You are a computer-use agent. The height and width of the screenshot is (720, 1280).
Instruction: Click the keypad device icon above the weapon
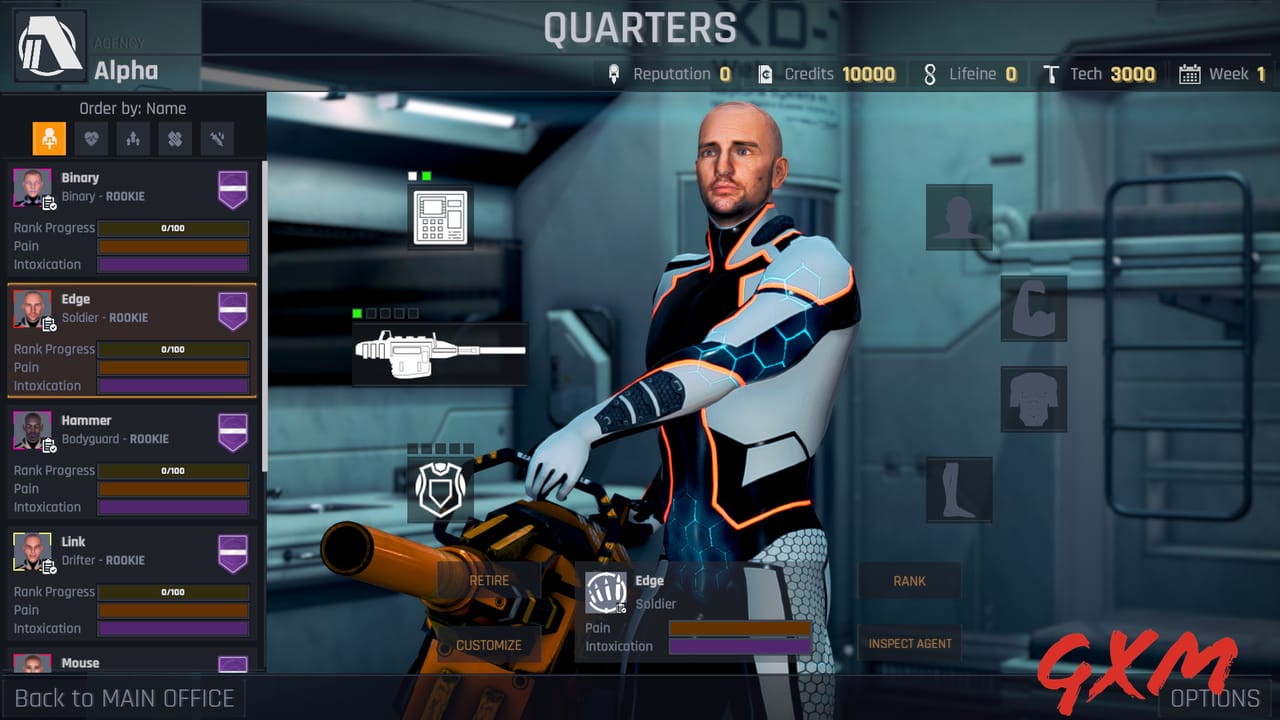(440, 218)
